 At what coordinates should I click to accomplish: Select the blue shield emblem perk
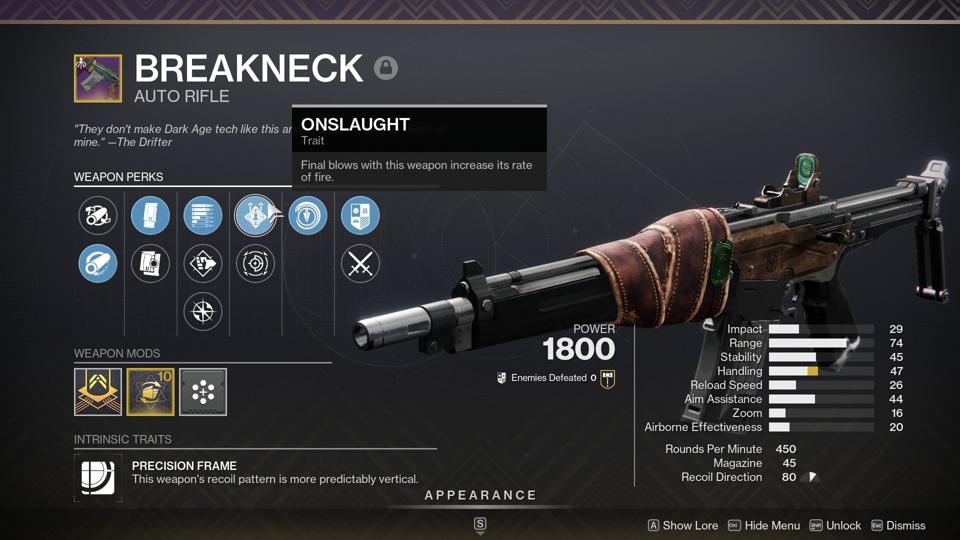[x=360, y=215]
